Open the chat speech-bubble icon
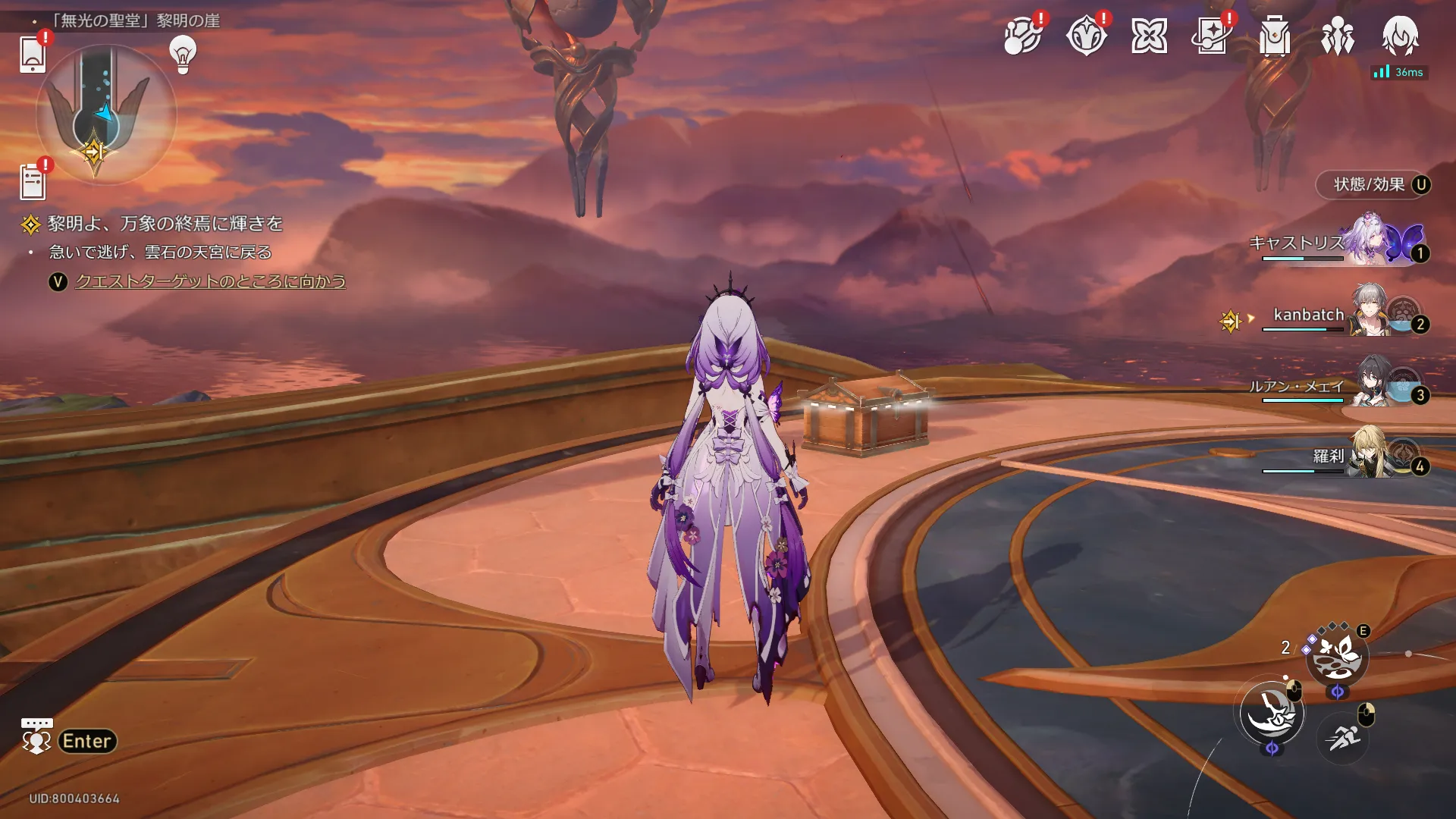This screenshot has height=819, width=1456. coord(36,736)
